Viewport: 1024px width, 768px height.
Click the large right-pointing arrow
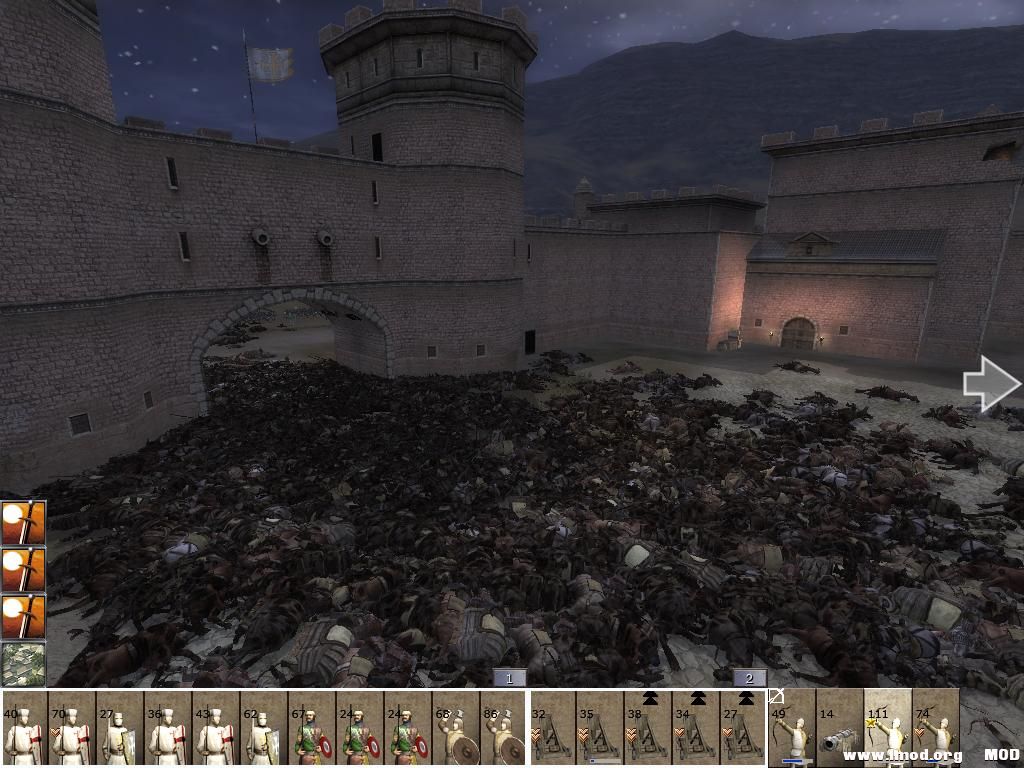click(x=991, y=384)
